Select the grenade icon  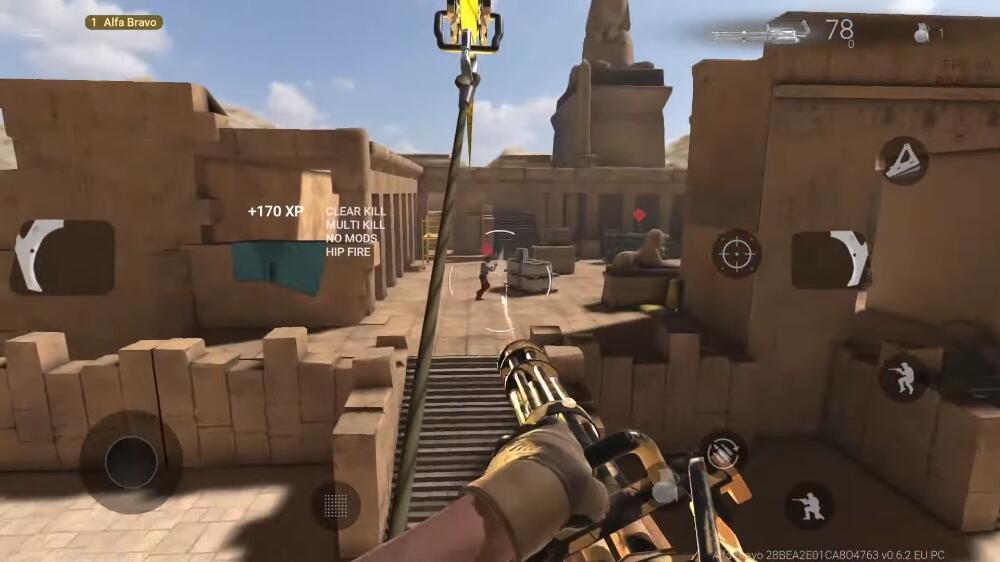[922, 33]
